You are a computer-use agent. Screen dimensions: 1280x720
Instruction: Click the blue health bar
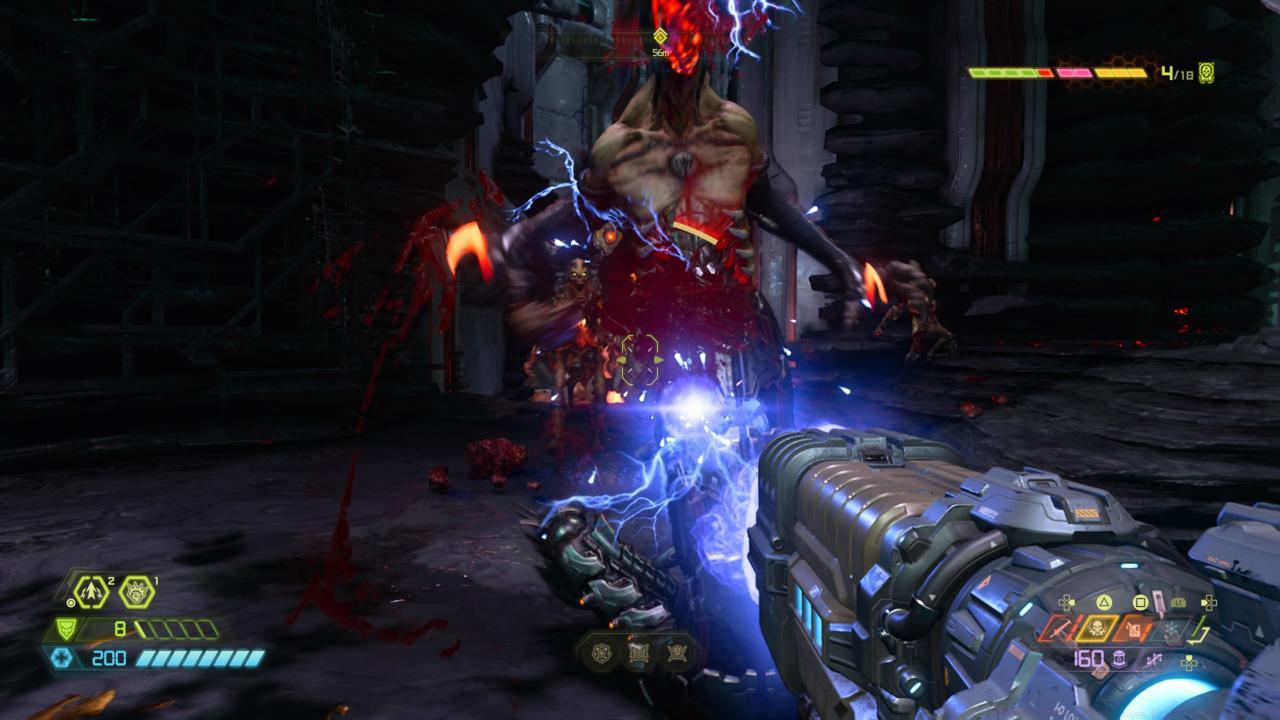coord(199,658)
